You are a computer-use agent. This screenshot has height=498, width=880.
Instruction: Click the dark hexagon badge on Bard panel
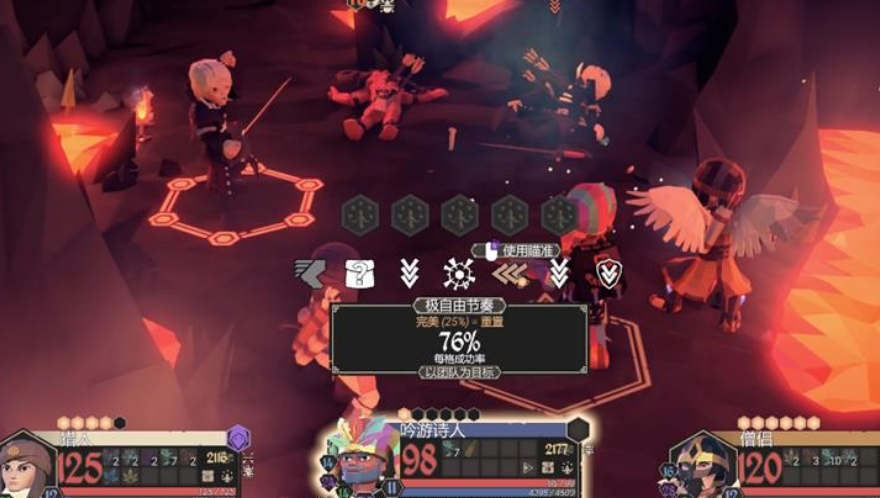coord(578,430)
